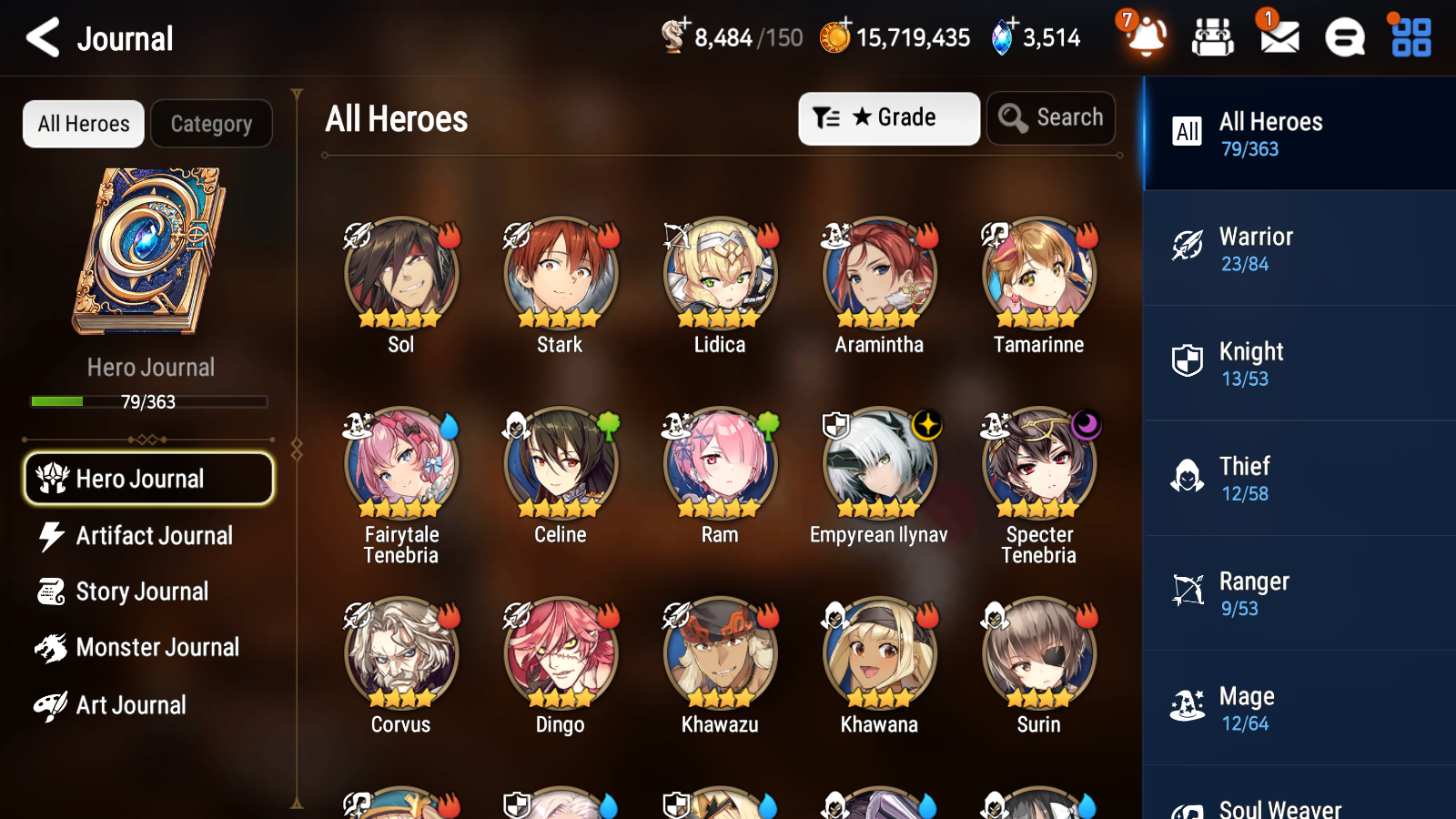Open the inventory pack icon
The image size is (1456, 819).
pyautogui.click(x=1213, y=38)
